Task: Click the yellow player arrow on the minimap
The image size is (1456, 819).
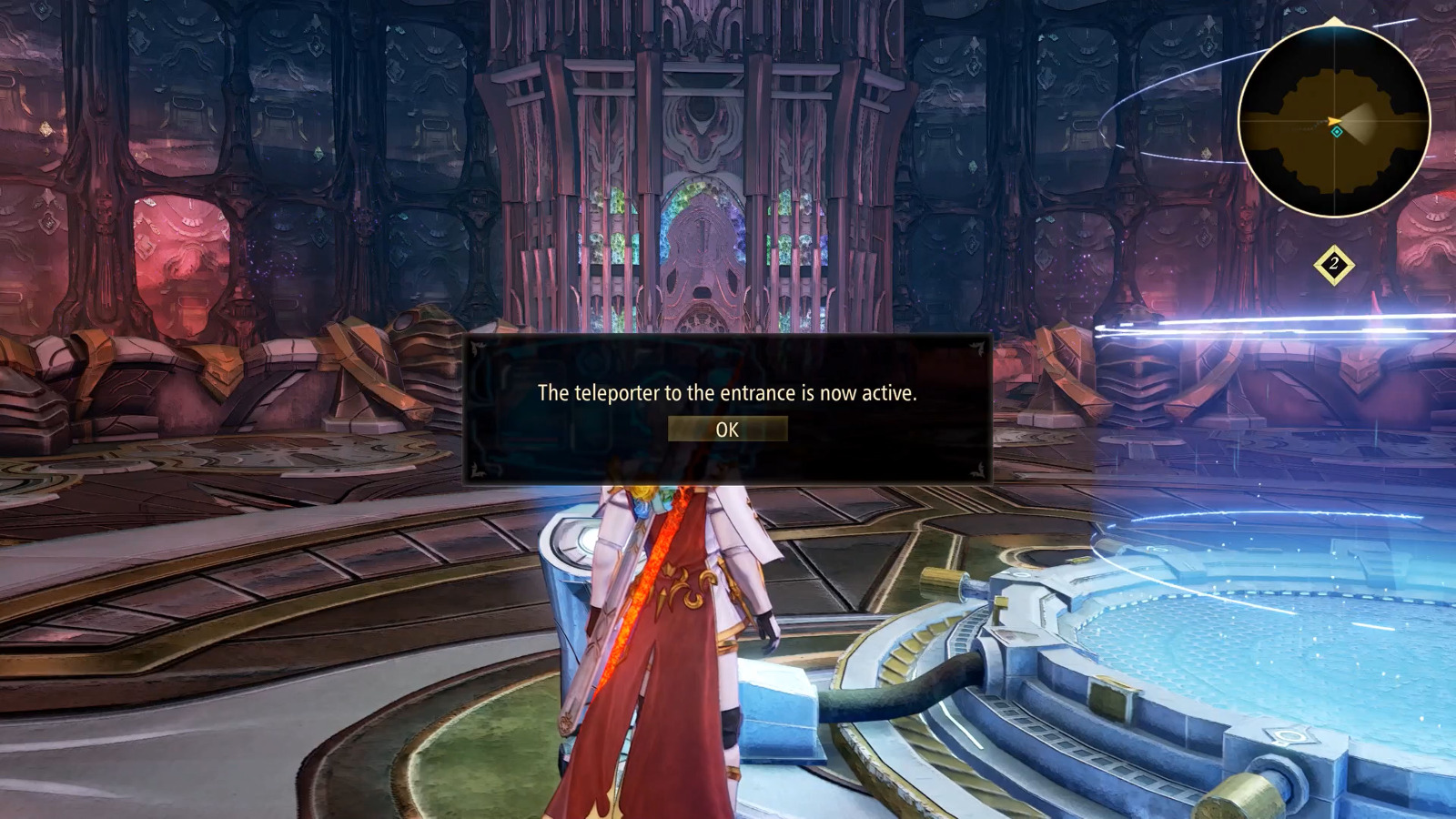Action: click(x=1333, y=120)
